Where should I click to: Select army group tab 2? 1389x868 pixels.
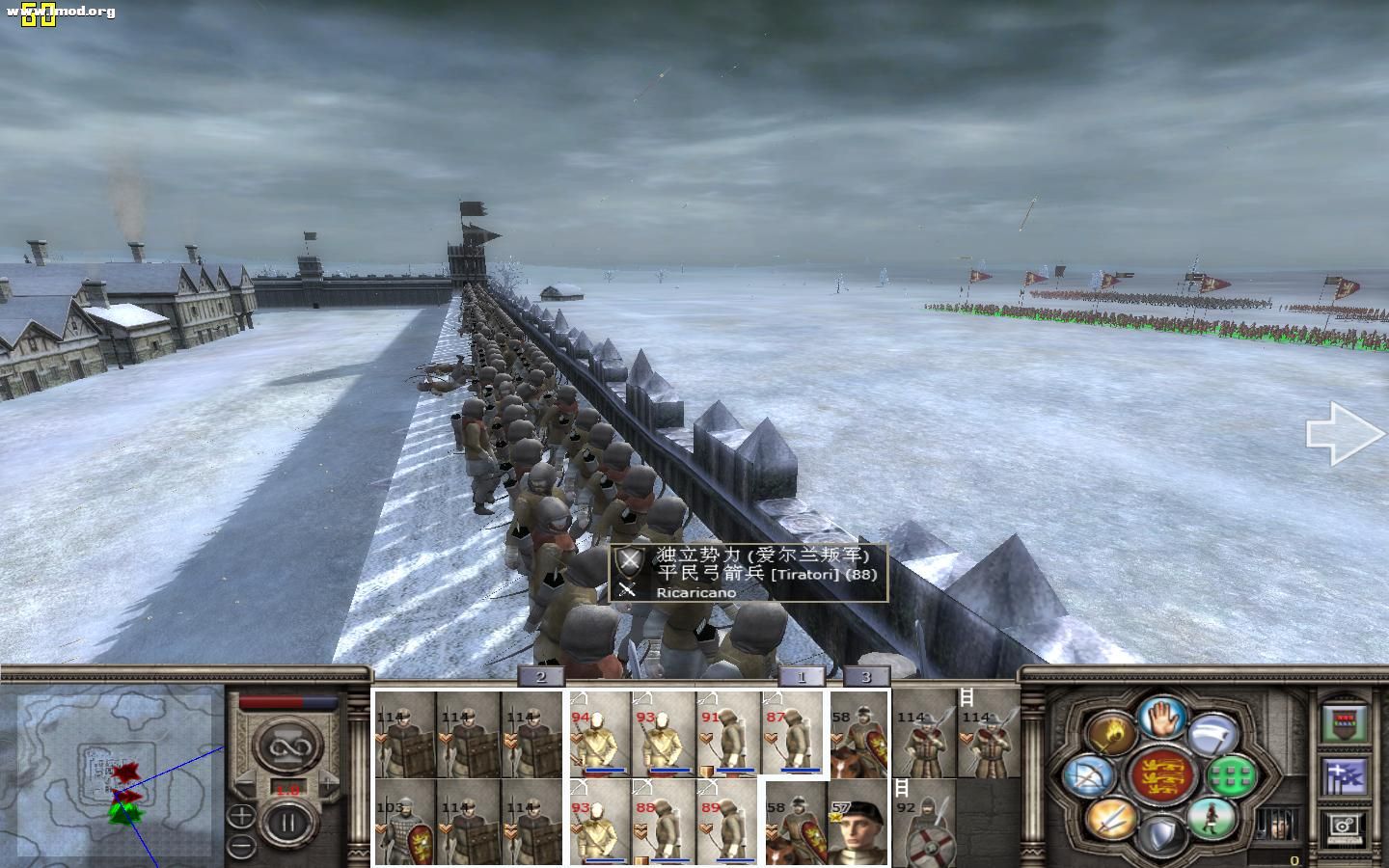pyautogui.click(x=541, y=676)
